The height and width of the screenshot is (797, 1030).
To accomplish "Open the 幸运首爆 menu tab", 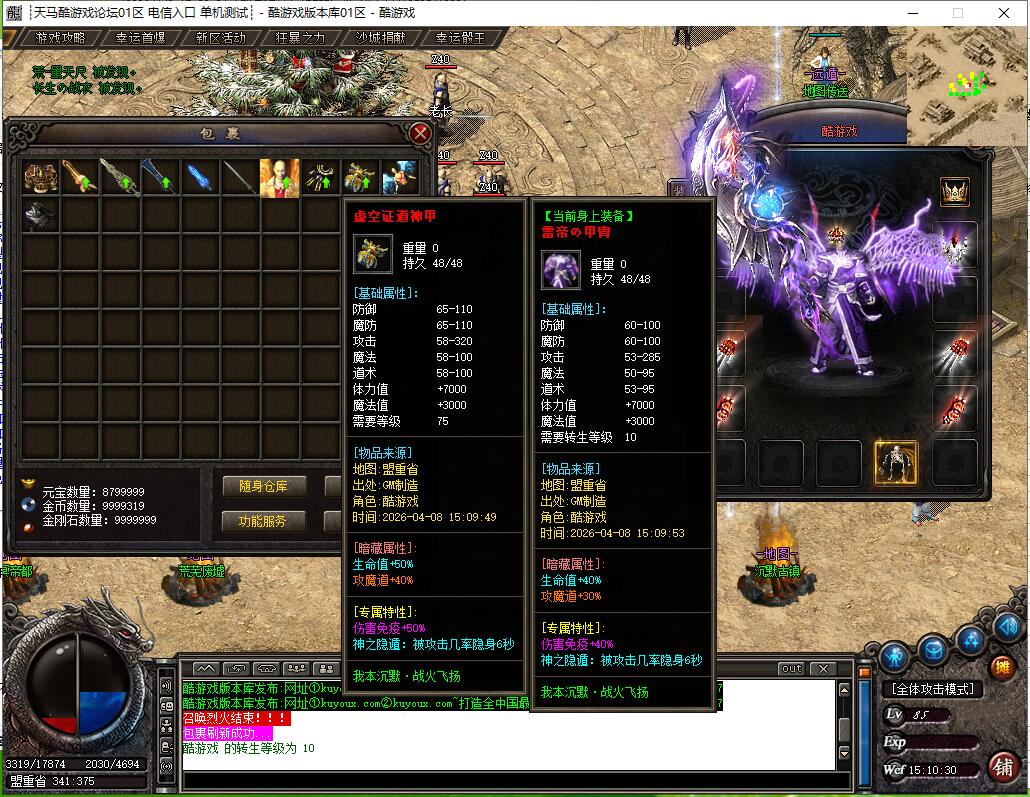I will (140, 38).
